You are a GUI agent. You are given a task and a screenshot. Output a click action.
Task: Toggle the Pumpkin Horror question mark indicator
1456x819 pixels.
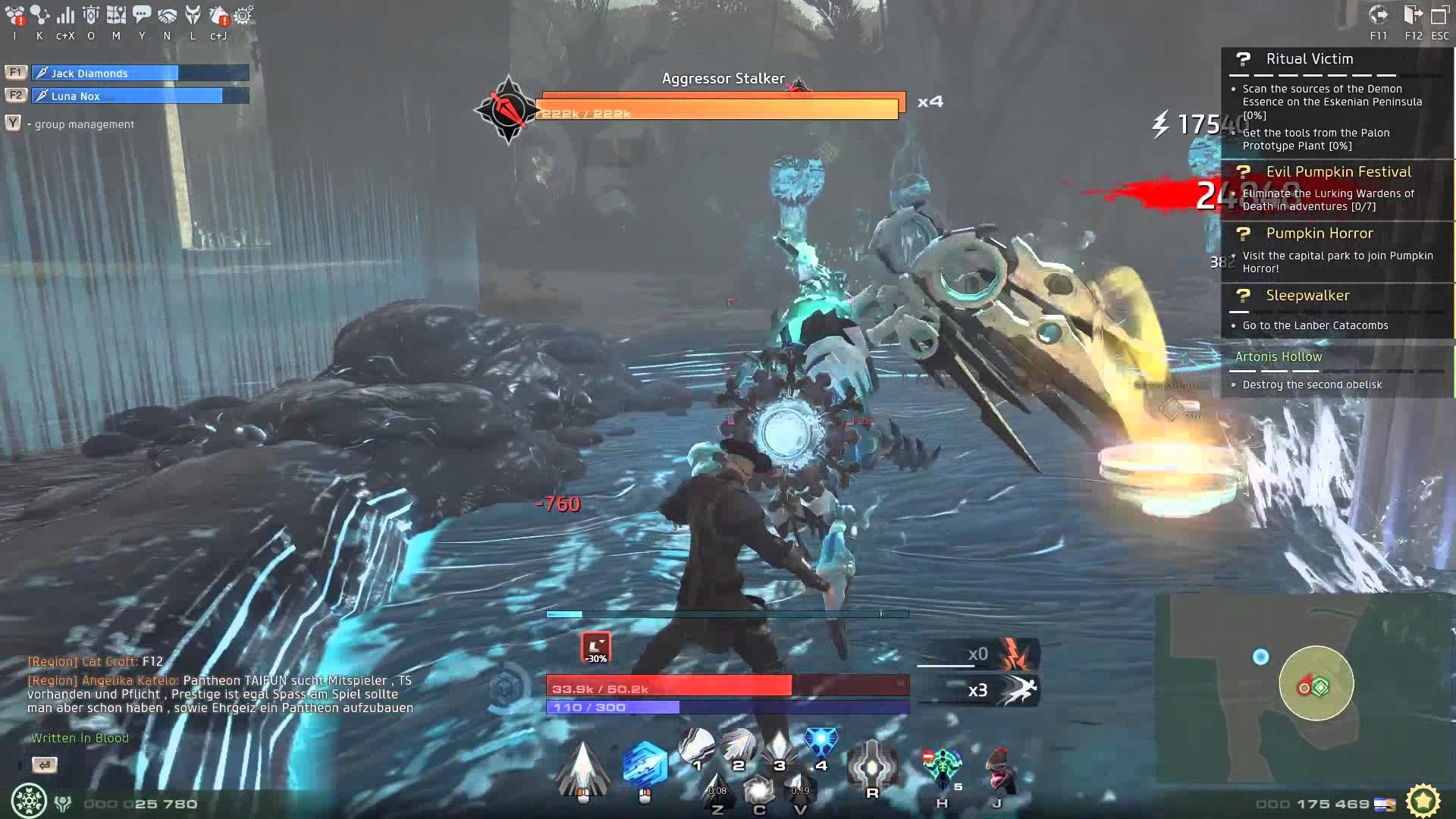[x=1242, y=235]
